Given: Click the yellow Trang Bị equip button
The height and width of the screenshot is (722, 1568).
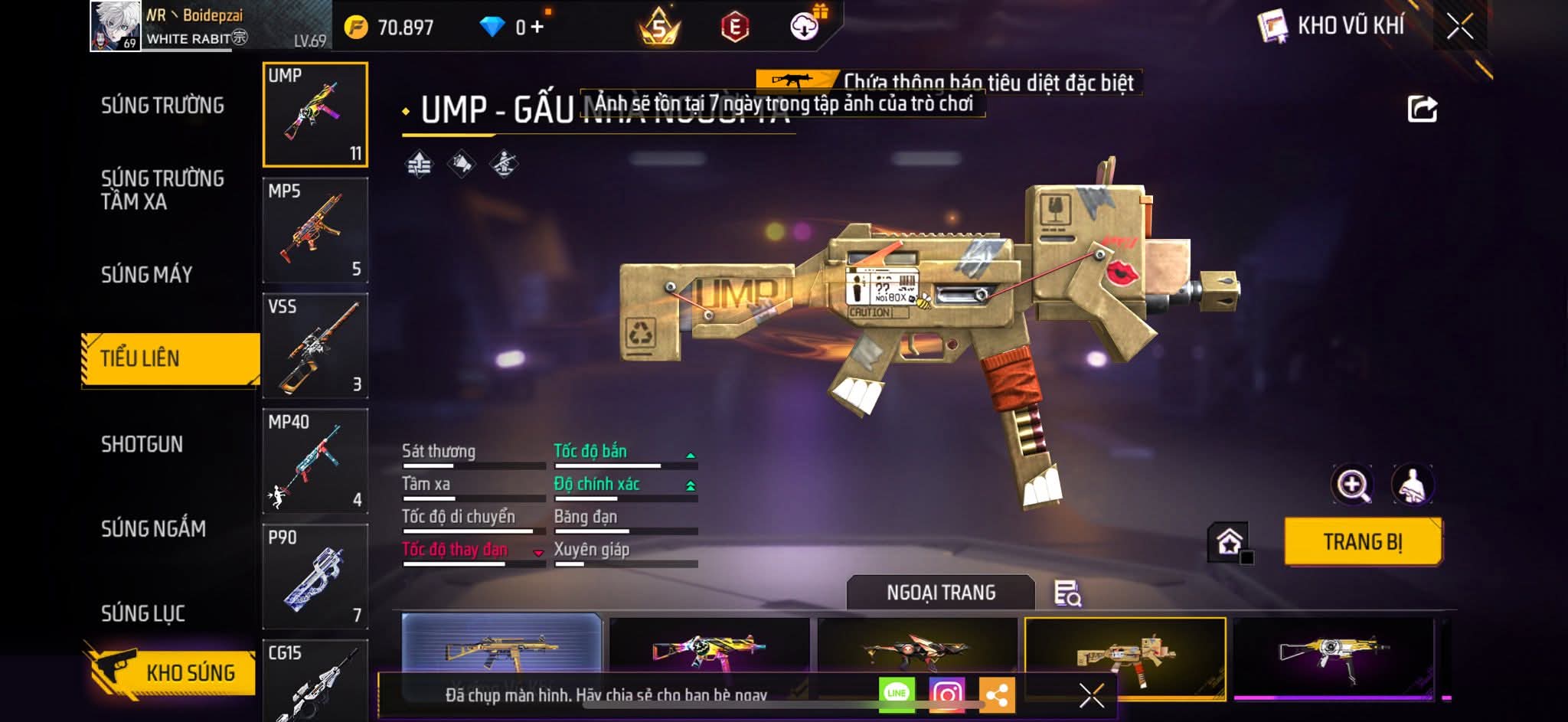Looking at the screenshot, I should (x=1363, y=542).
